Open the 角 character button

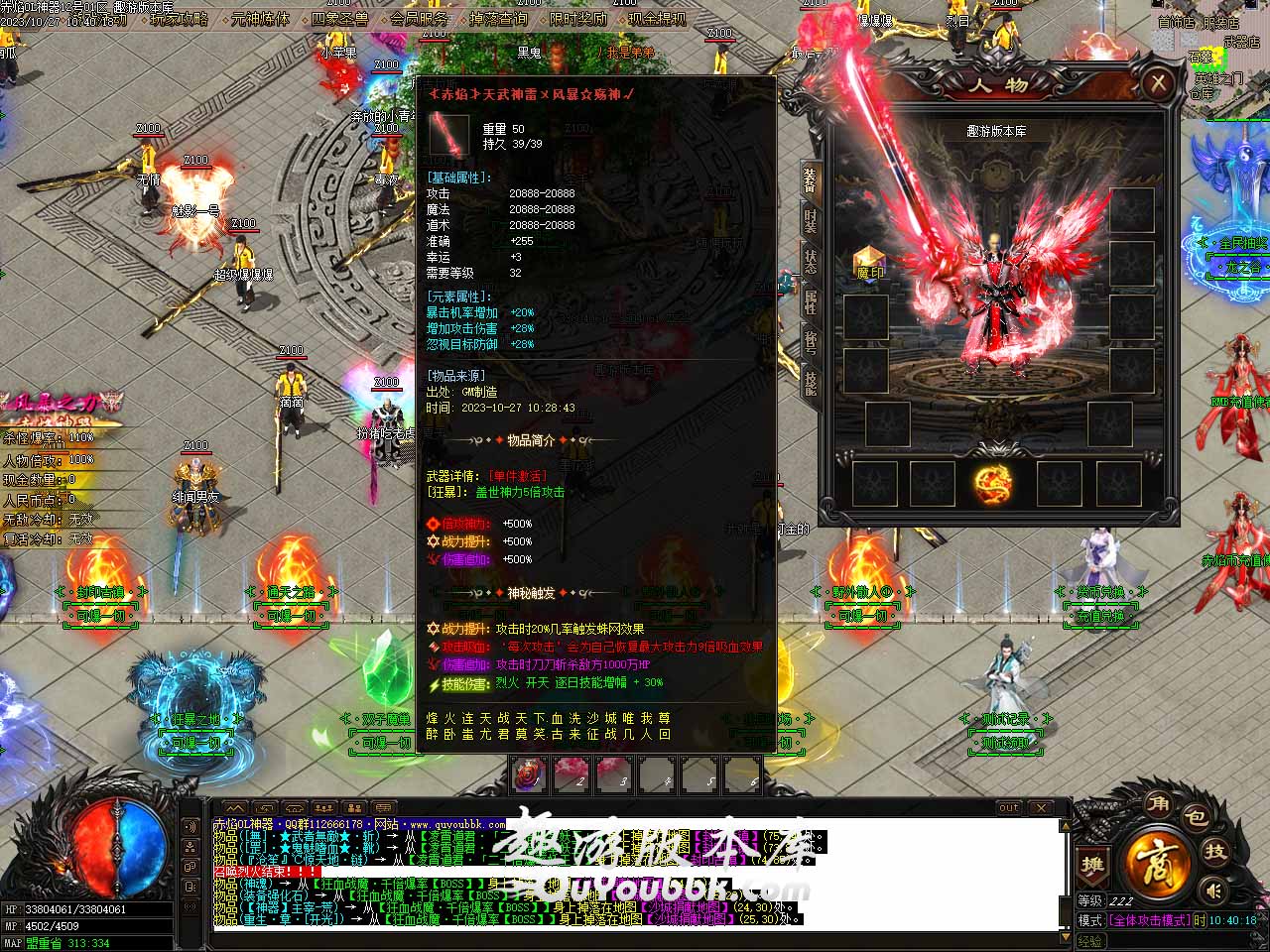click(x=1157, y=803)
